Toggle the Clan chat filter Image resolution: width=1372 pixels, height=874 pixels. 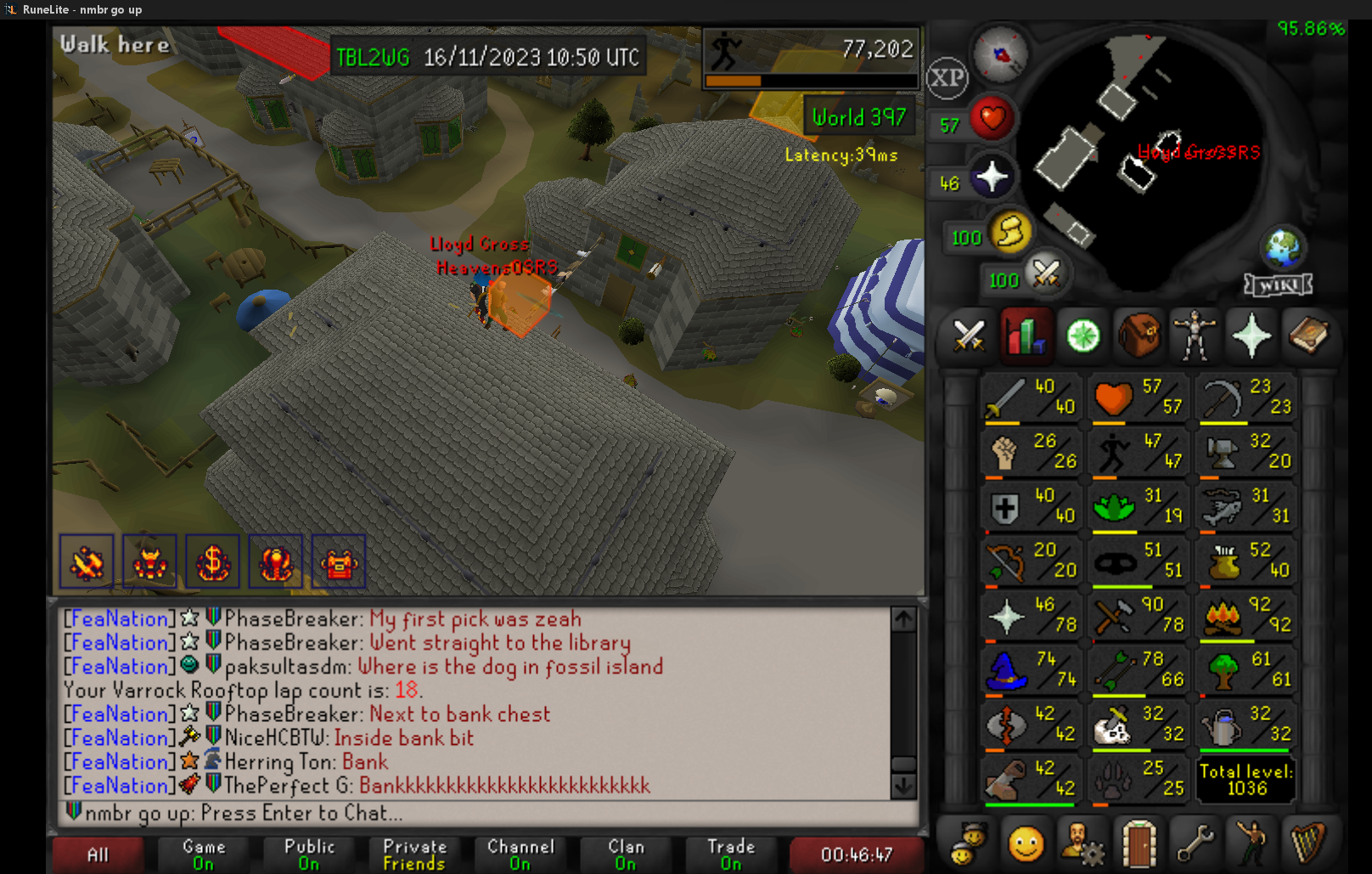click(626, 854)
